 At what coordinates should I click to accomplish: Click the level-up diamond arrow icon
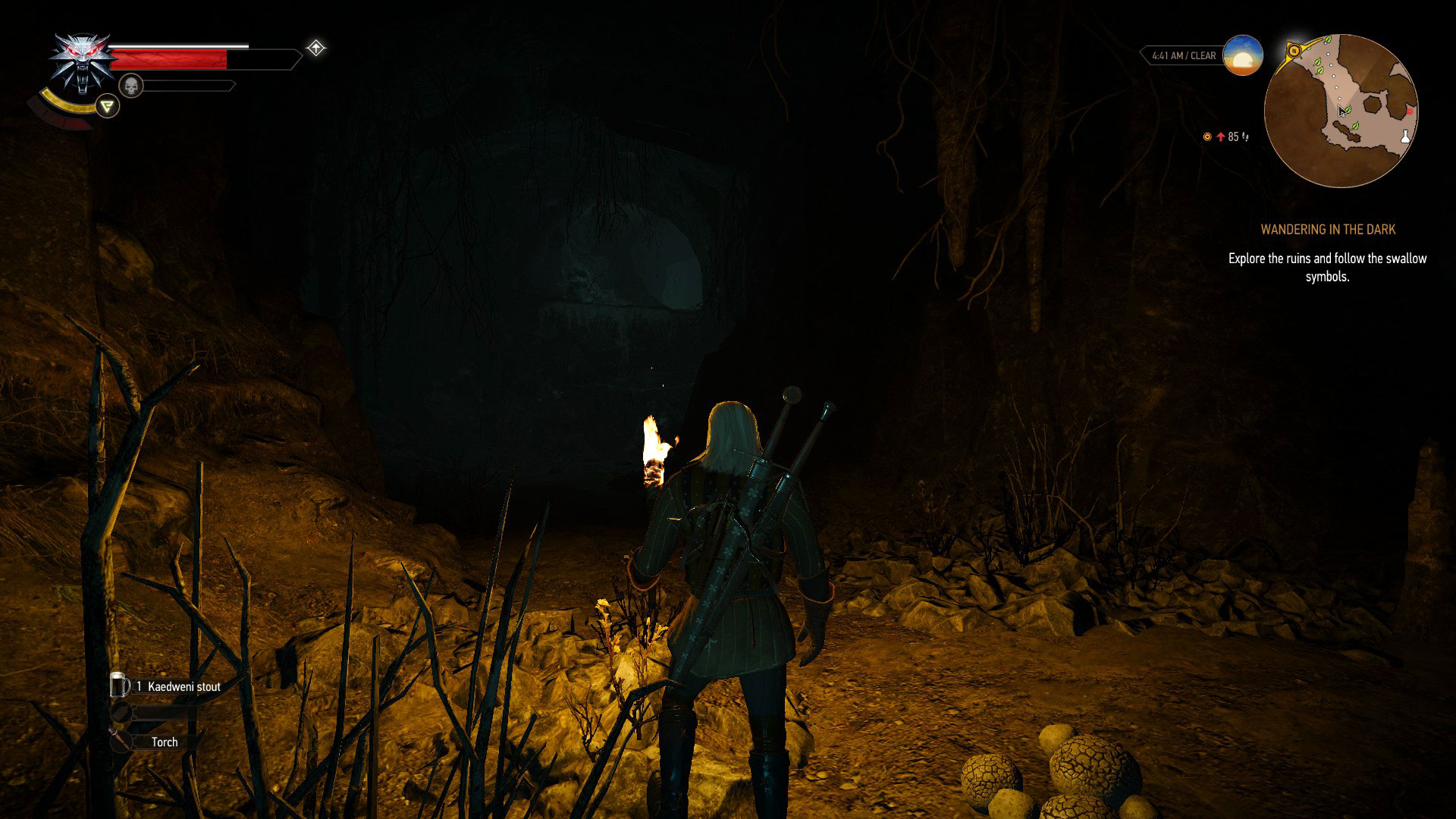(316, 47)
